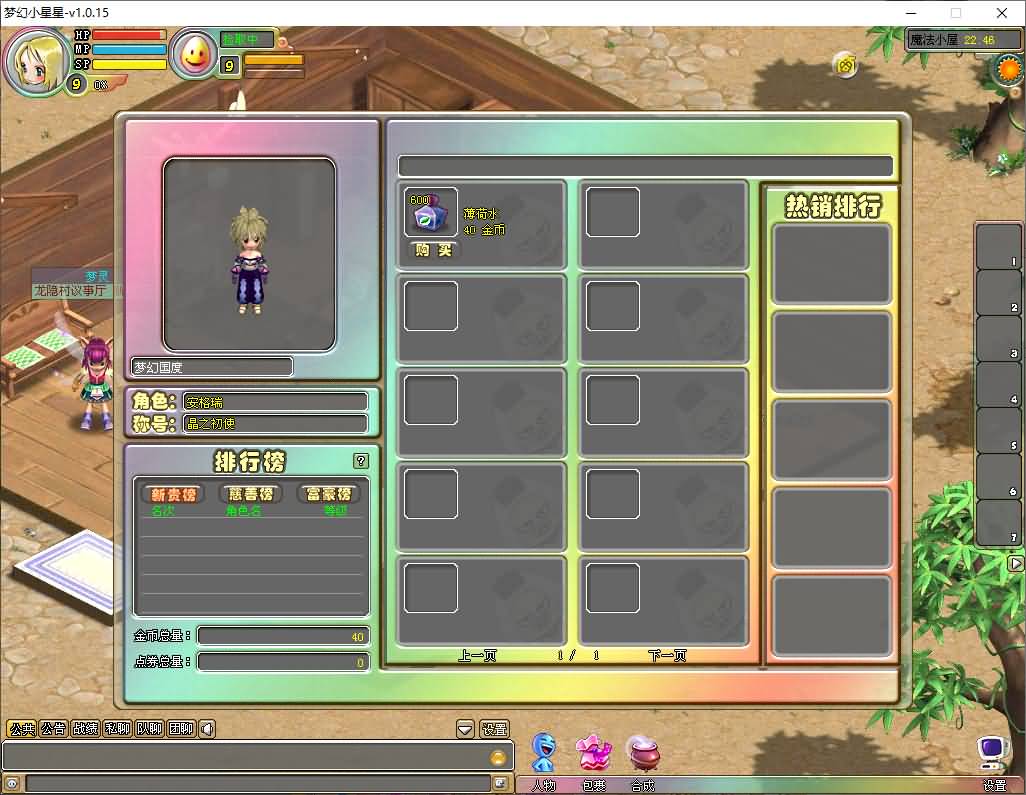Switch to the 战绩 chat tab
This screenshot has width=1026, height=795.
(x=85, y=729)
